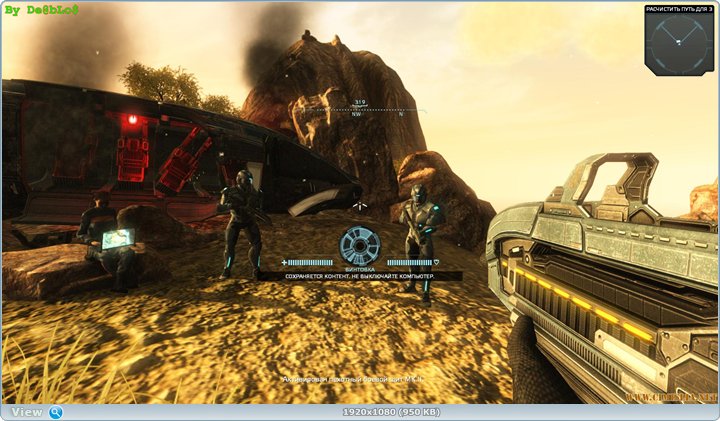Click the magnifier icon beside View
Viewport: 720px width, 421px height.
coord(56,412)
